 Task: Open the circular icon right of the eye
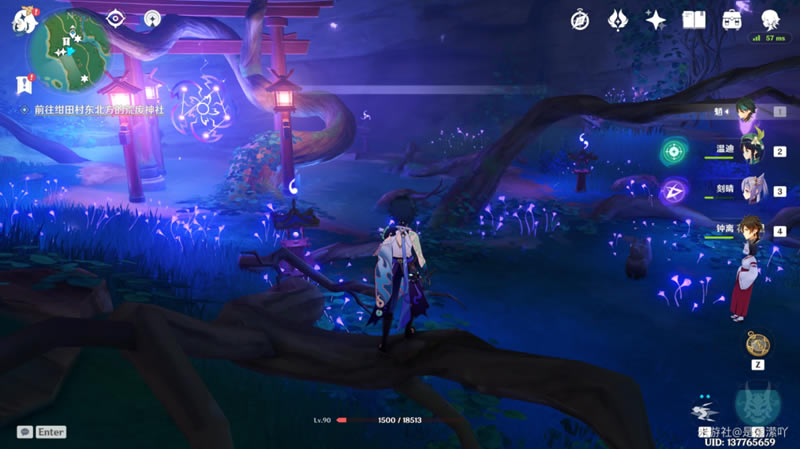pos(152,18)
